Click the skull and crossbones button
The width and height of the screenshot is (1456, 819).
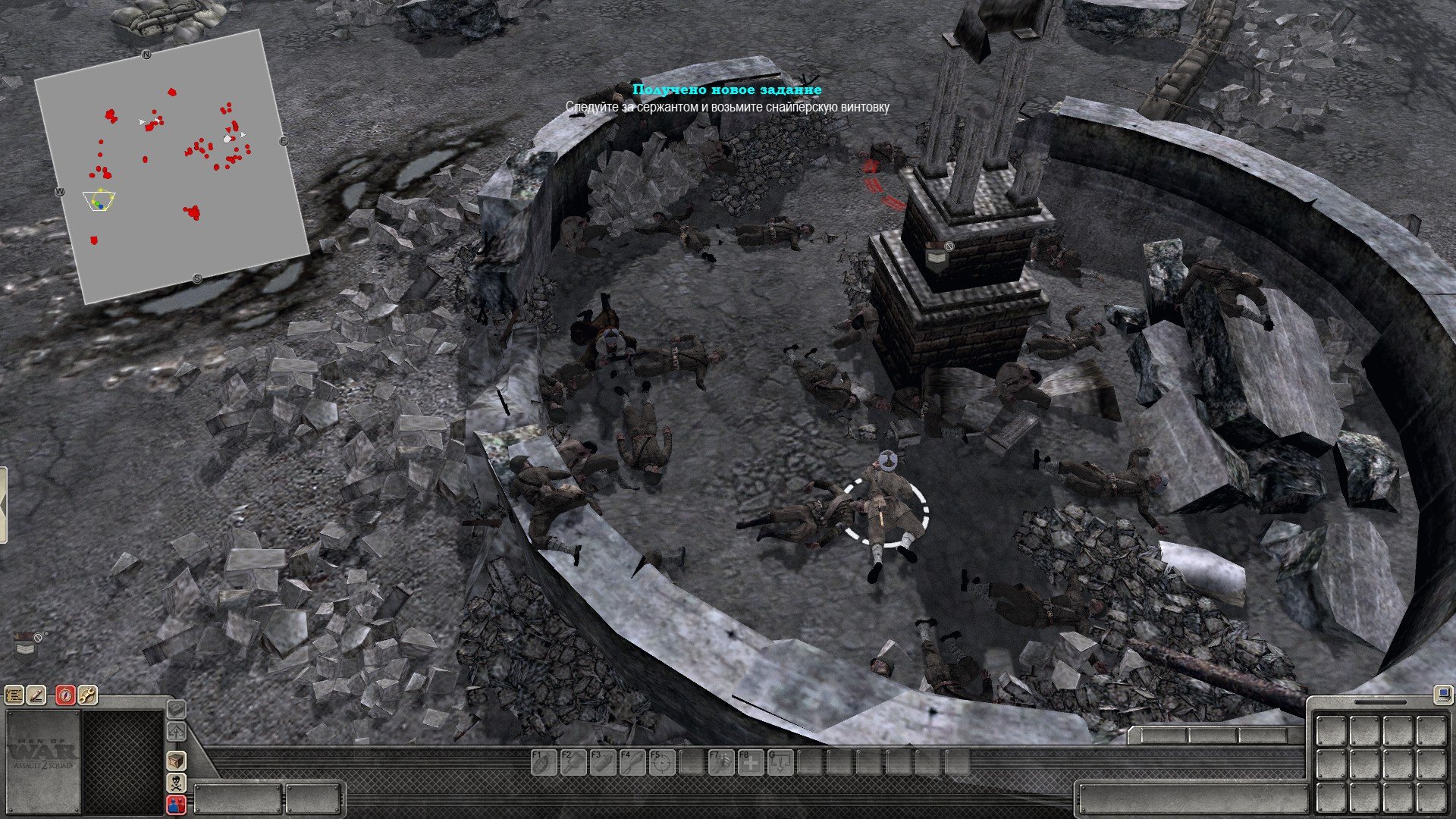pos(177,783)
